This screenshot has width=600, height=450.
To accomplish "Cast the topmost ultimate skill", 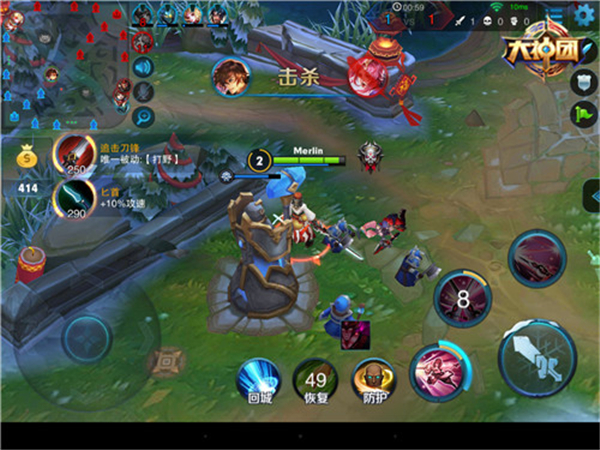I will pos(537,260).
